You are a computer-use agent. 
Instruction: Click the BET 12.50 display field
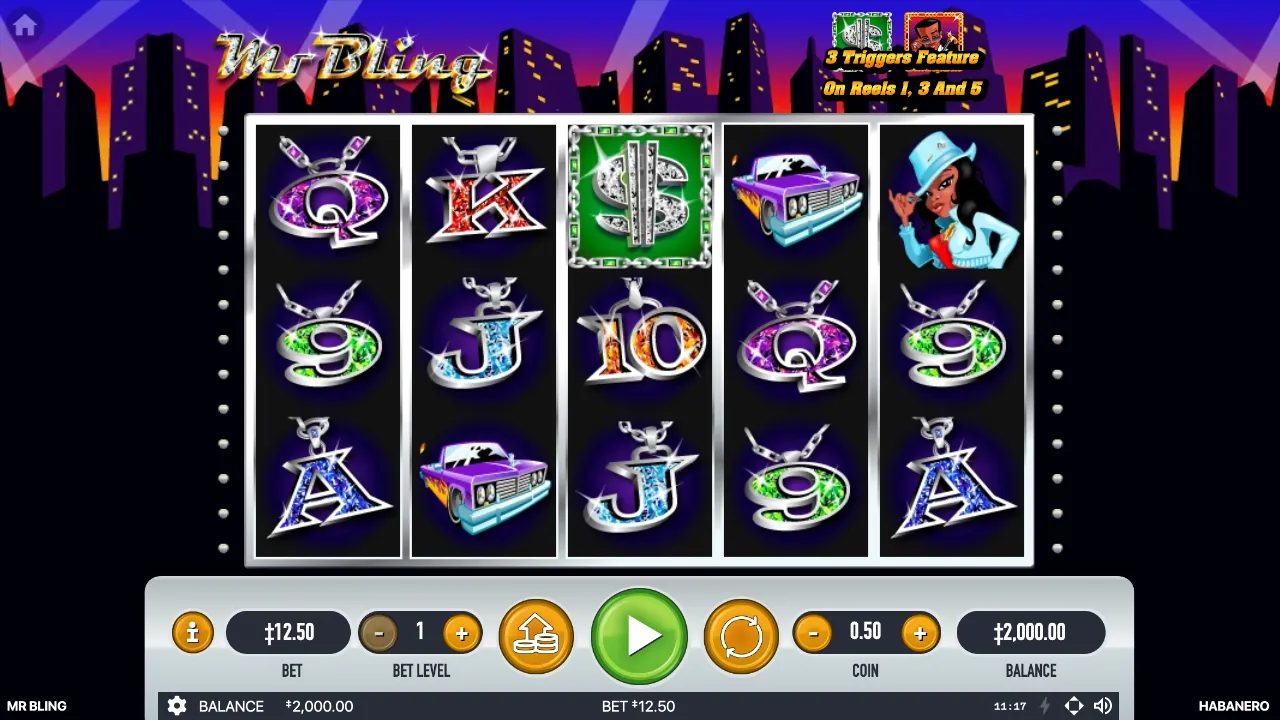[290, 632]
